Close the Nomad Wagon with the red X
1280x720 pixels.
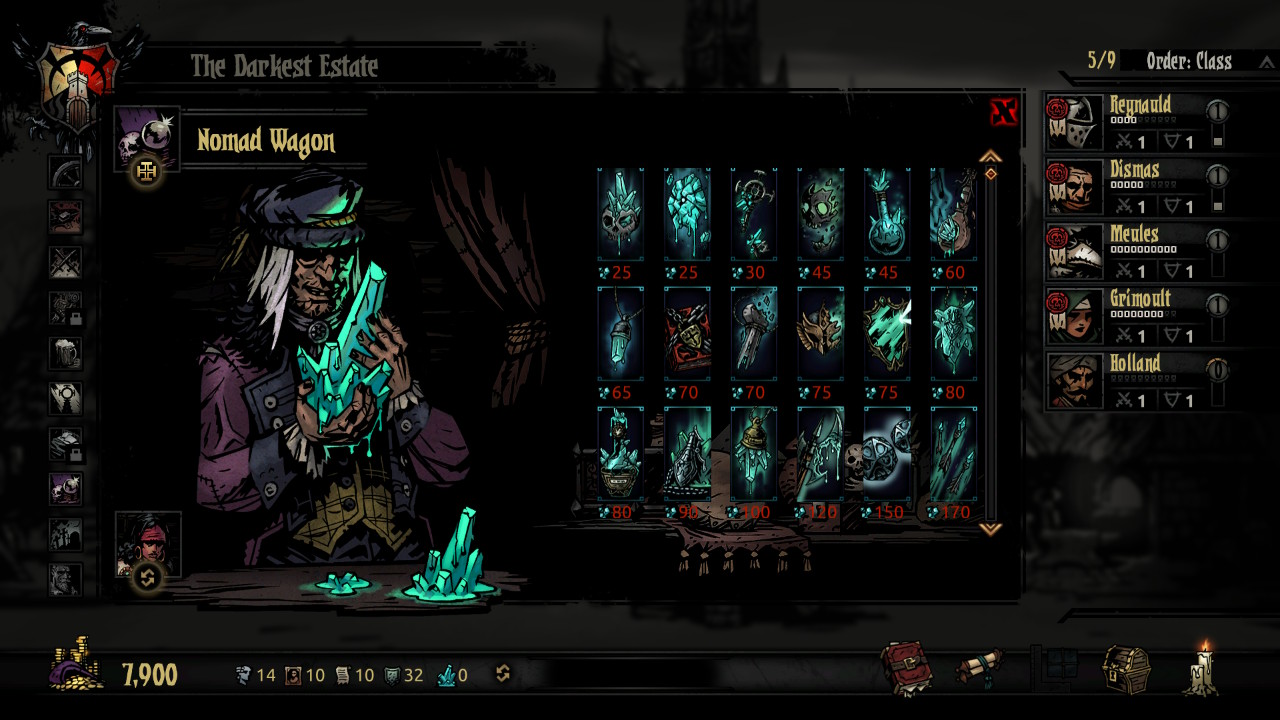(x=1001, y=113)
